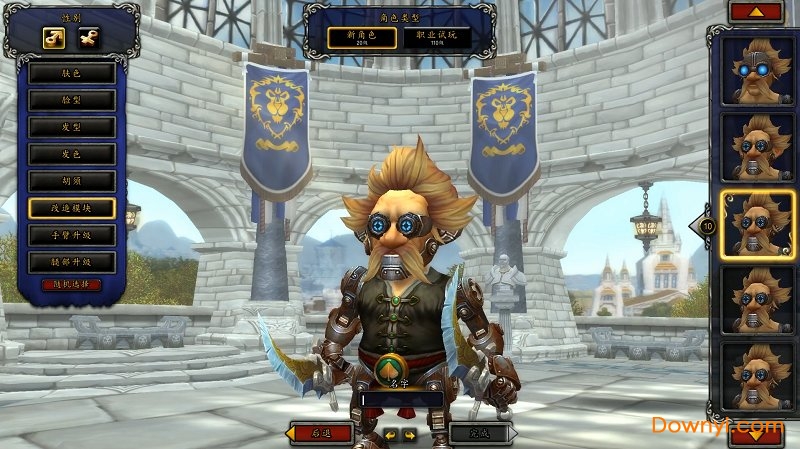Screen dimensions: 800x449
Task: Rotate character with the left arrow
Action: coord(390,435)
